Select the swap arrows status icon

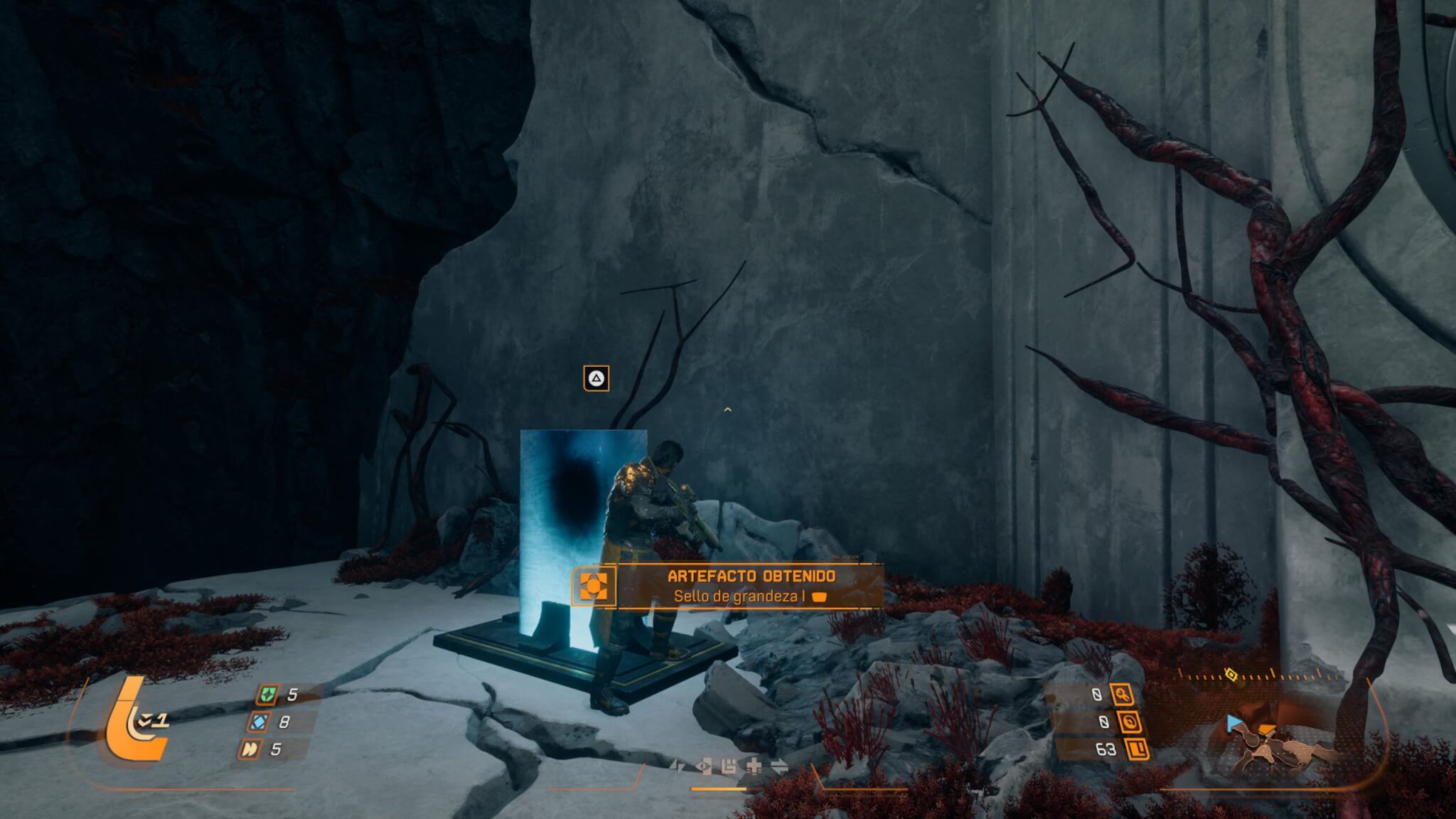click(779, 766)
